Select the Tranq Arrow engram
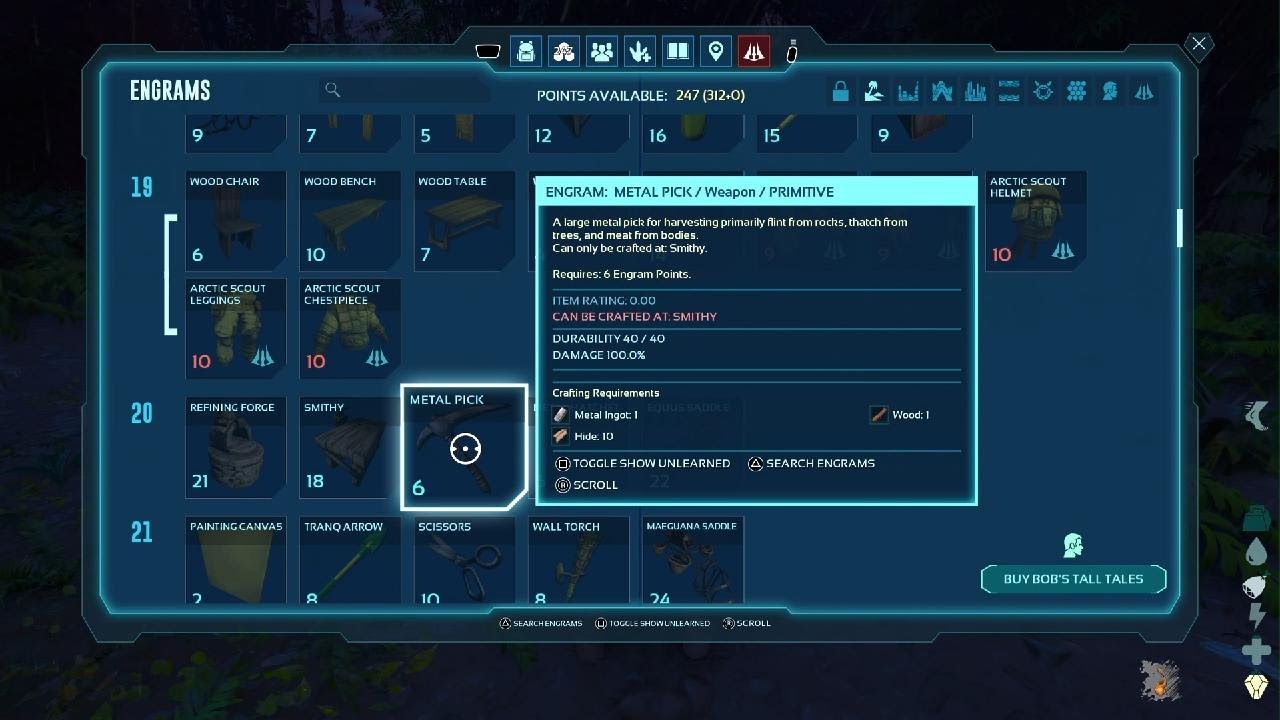The height and width of the screenshot is (720, 1280). [x=349, y=561]
